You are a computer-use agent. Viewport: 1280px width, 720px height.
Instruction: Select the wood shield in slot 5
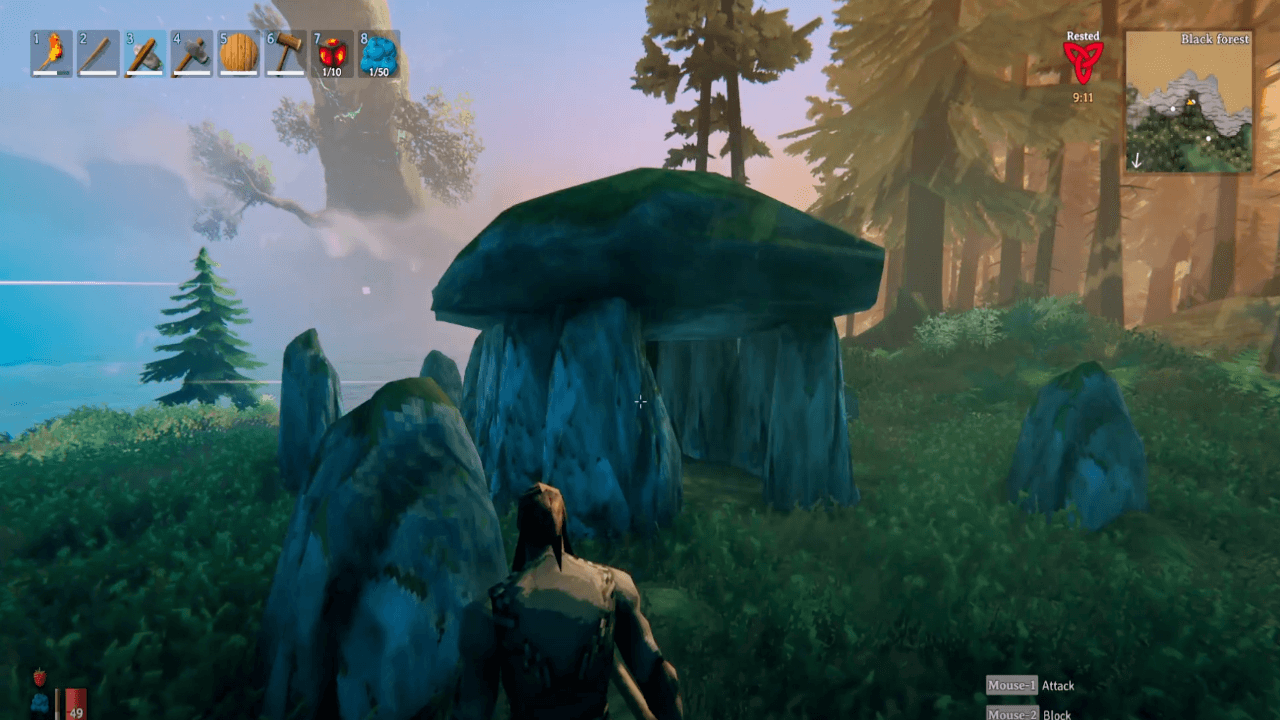[x=237, y=52]
